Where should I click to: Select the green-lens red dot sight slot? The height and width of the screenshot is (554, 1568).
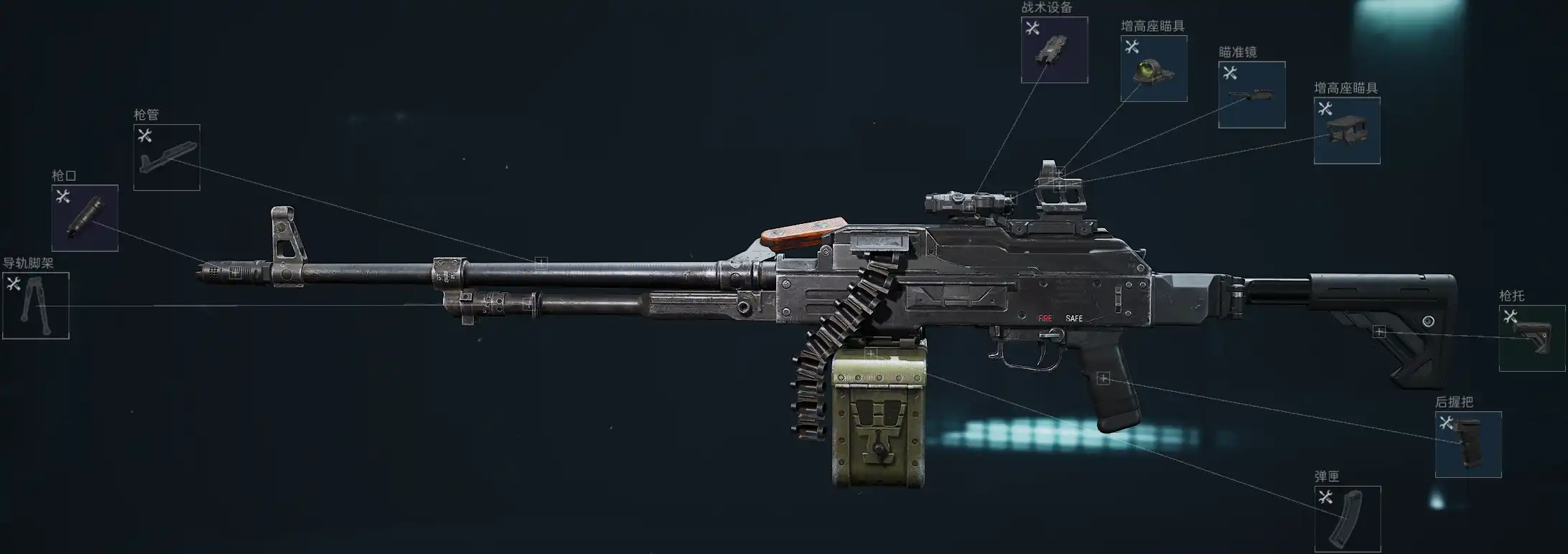pyautogui.click(x=1153, y=69)
